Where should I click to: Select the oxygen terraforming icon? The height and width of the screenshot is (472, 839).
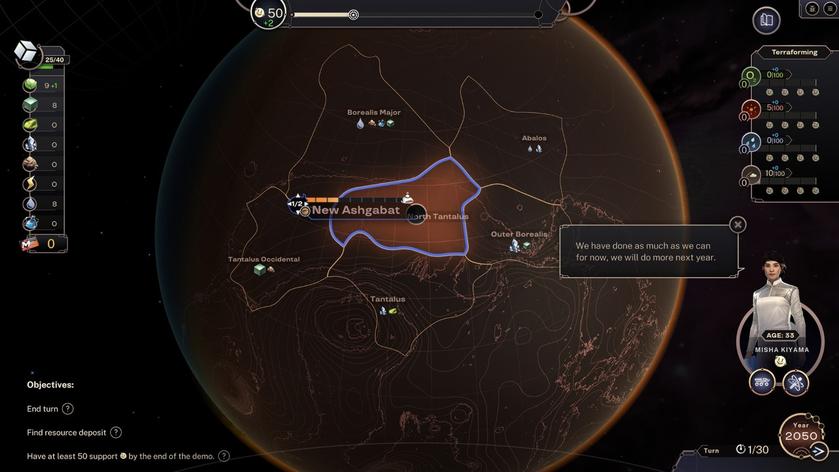pos(751,75)
